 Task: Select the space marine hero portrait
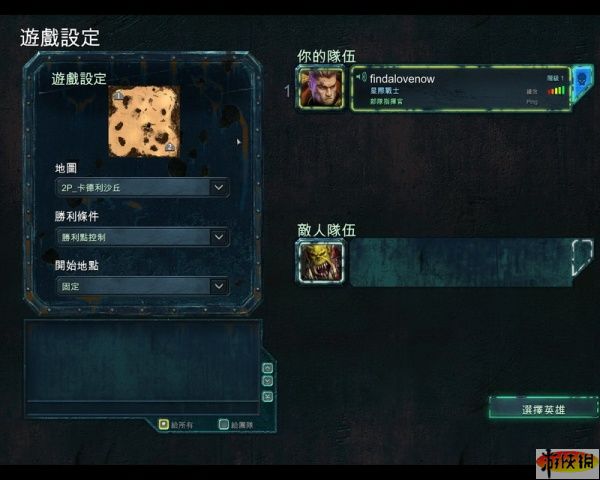[321, 89]
